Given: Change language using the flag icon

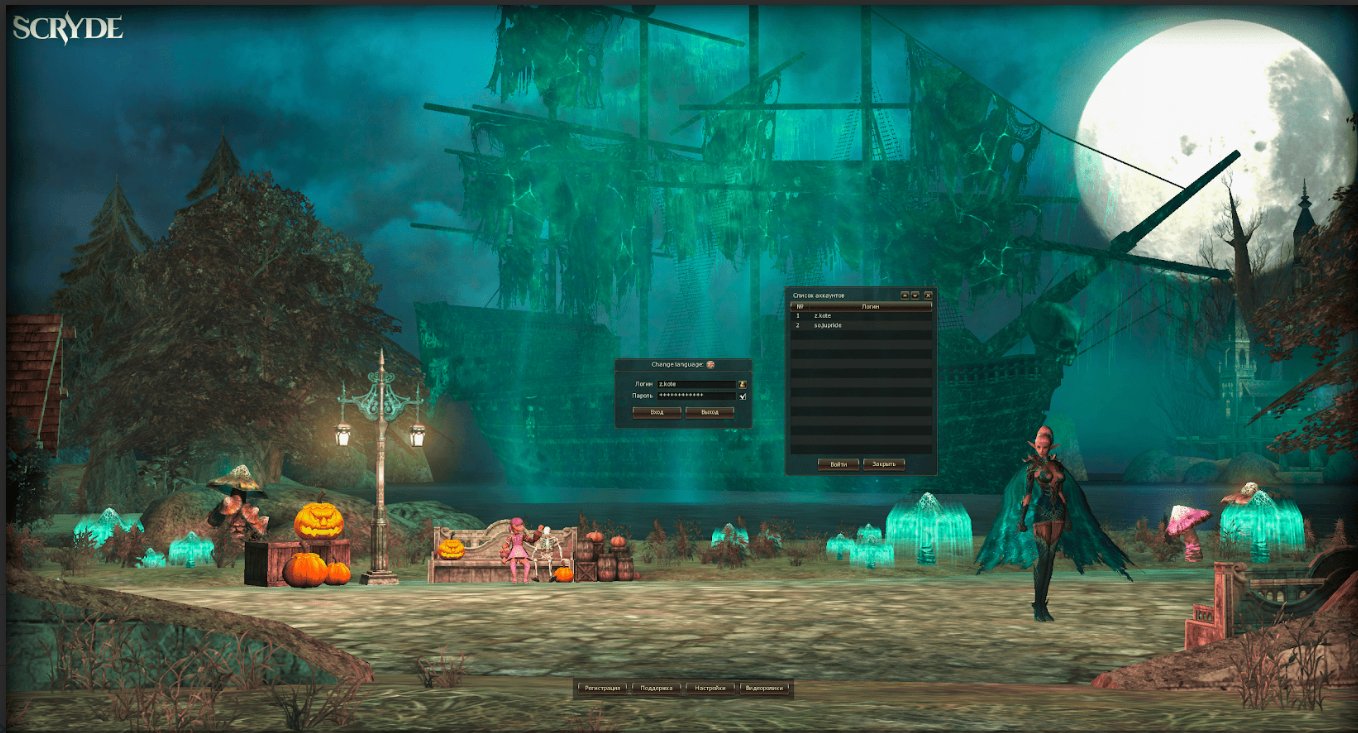Looking at the screenshot, I should click(711, 365).
